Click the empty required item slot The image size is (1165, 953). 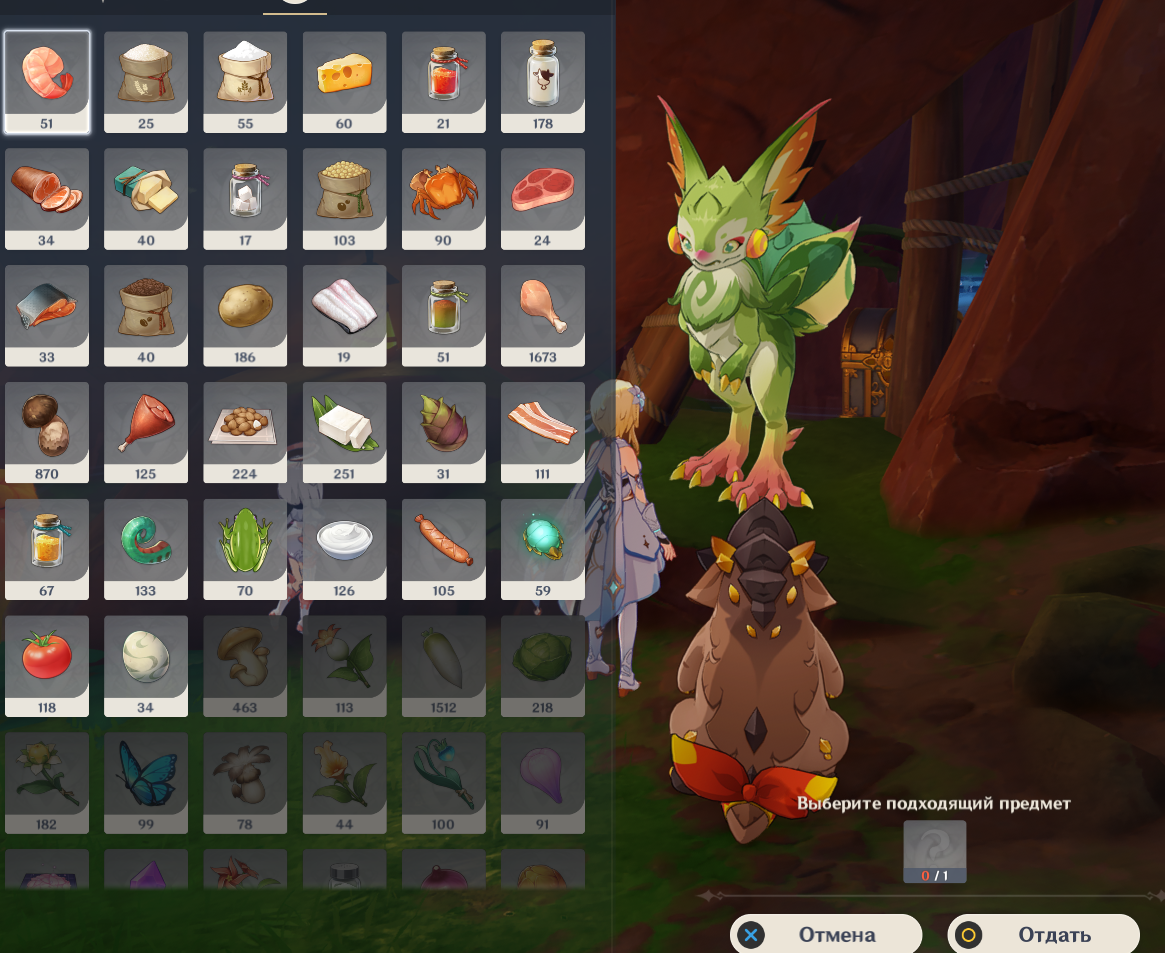(x=934, y=850)
